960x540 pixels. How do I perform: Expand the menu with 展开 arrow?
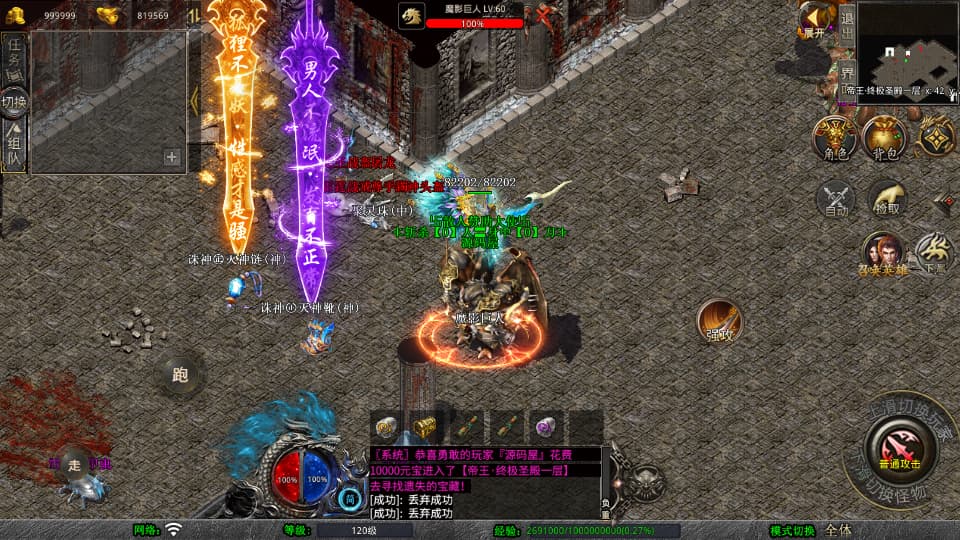coord(817,18)
